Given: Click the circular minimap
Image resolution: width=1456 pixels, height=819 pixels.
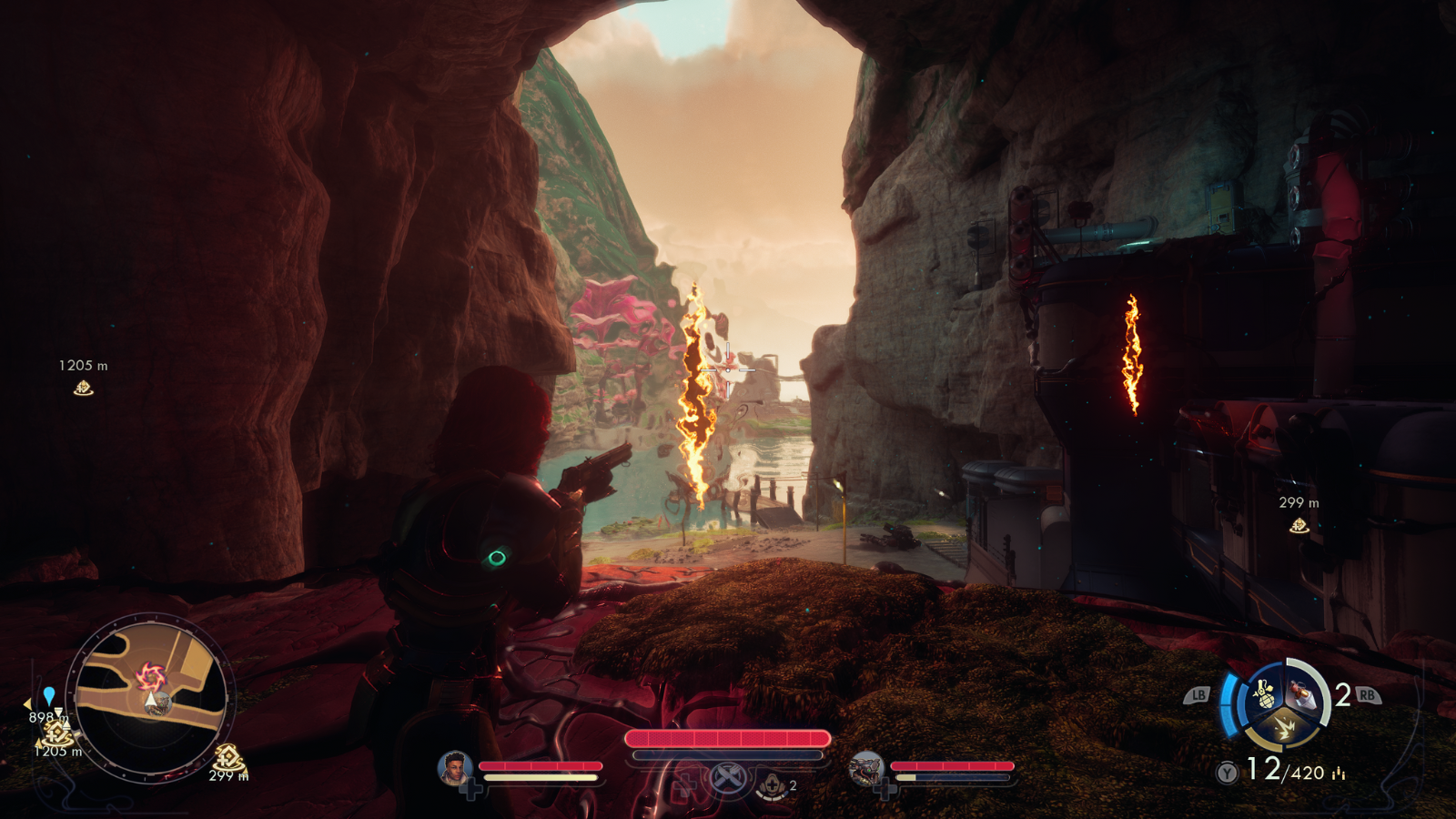Looking at the screenshot, I should [151, 698].
